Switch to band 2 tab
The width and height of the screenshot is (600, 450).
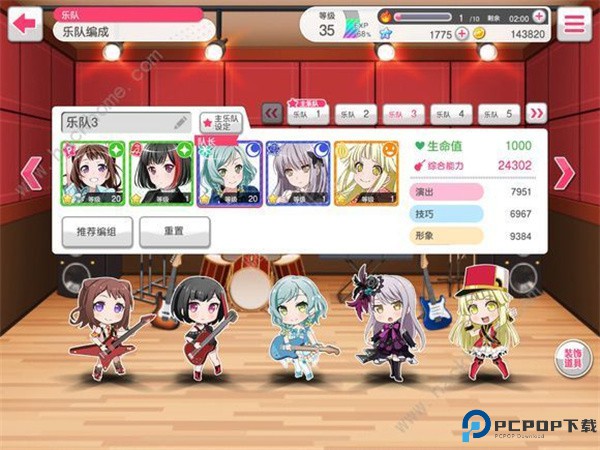coord(357,114)
